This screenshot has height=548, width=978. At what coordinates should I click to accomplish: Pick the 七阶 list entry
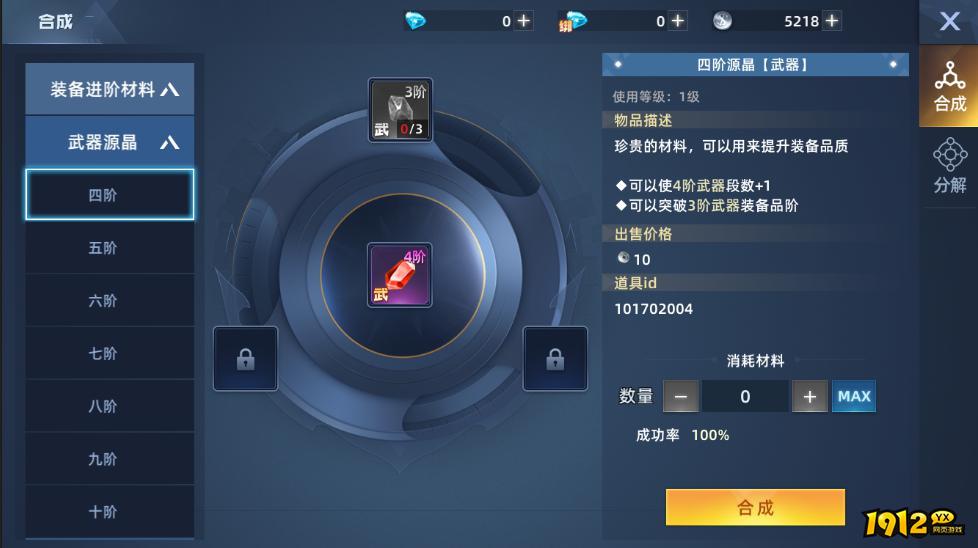(x=110, y=353)
